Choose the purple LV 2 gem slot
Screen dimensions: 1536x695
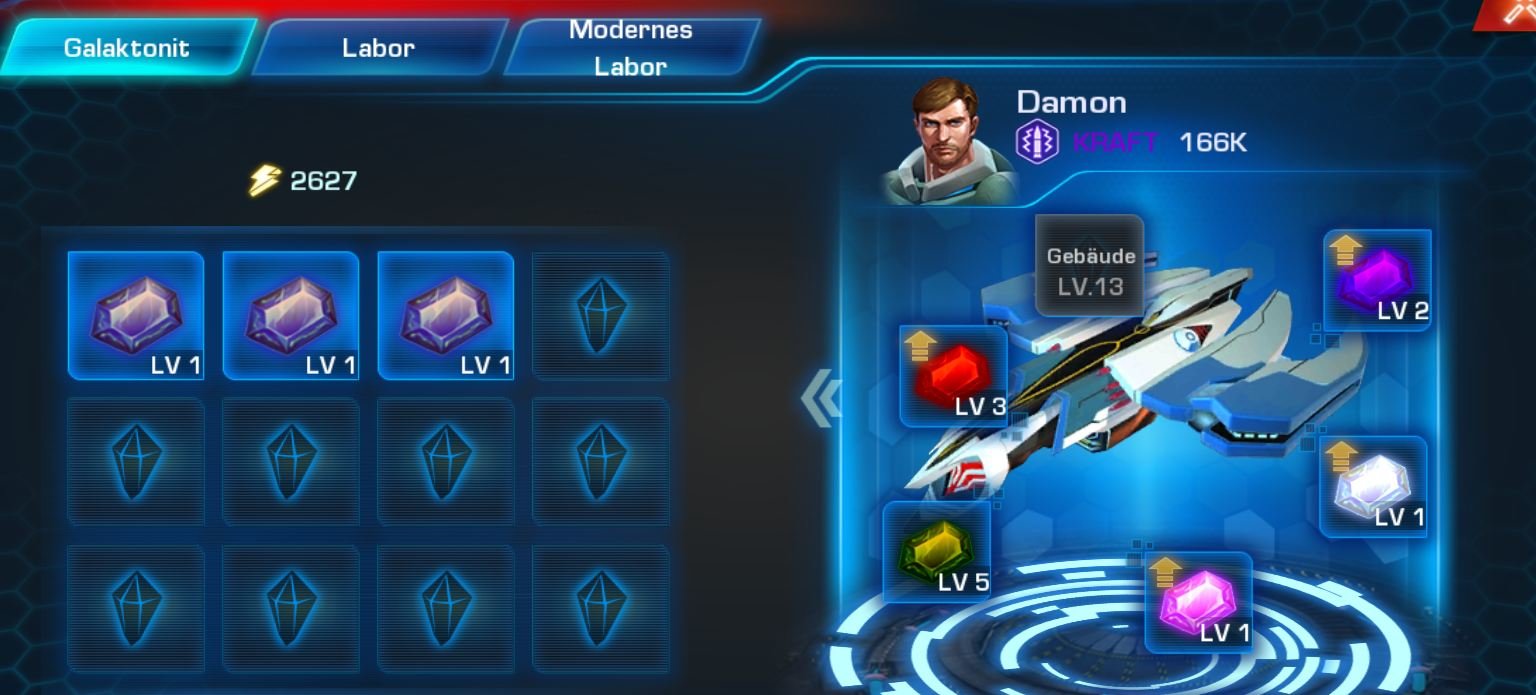(1378, 280)
